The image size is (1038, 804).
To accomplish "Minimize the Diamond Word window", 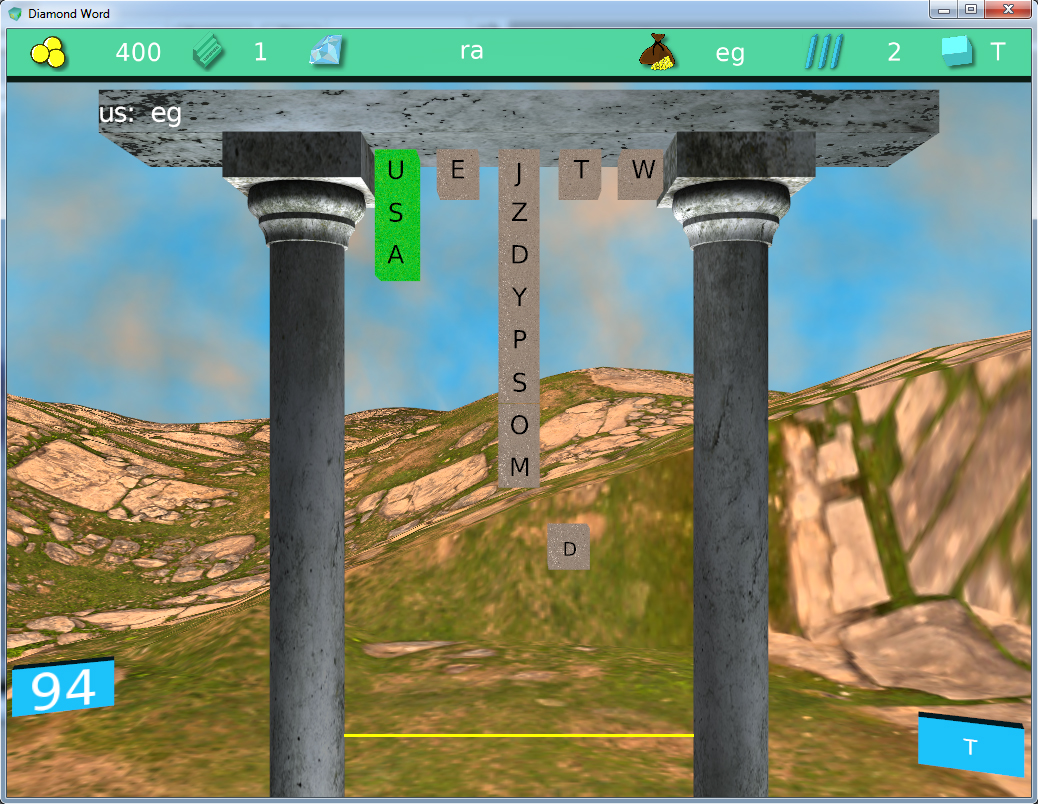I will click(x=943, y=10).
